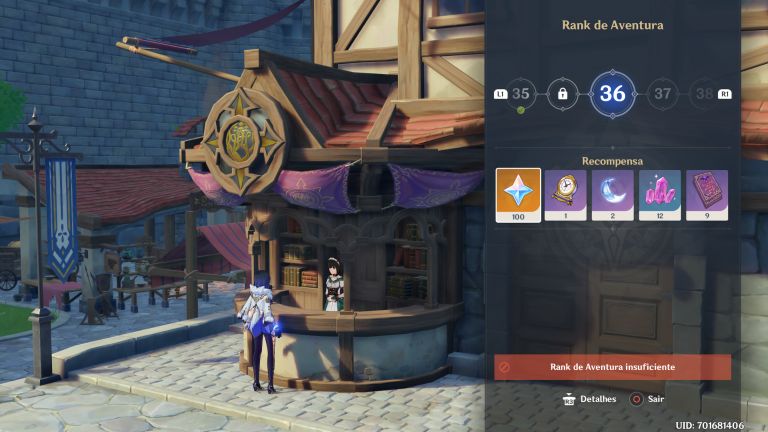
Task: Select the highlighted rank 36 node
Action: 612,94
